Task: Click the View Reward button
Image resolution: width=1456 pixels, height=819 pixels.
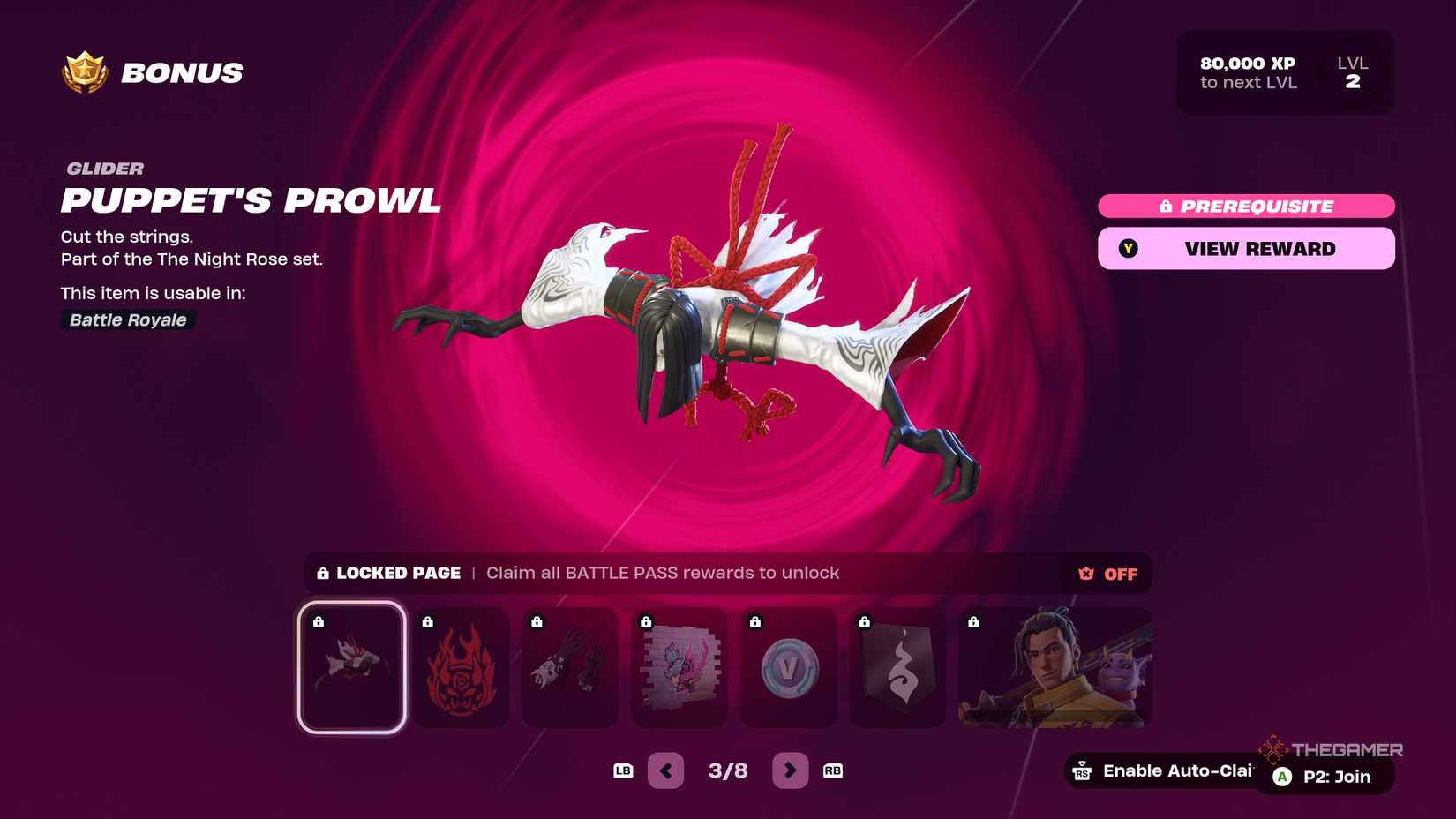Action: [x=1245, y=248]
